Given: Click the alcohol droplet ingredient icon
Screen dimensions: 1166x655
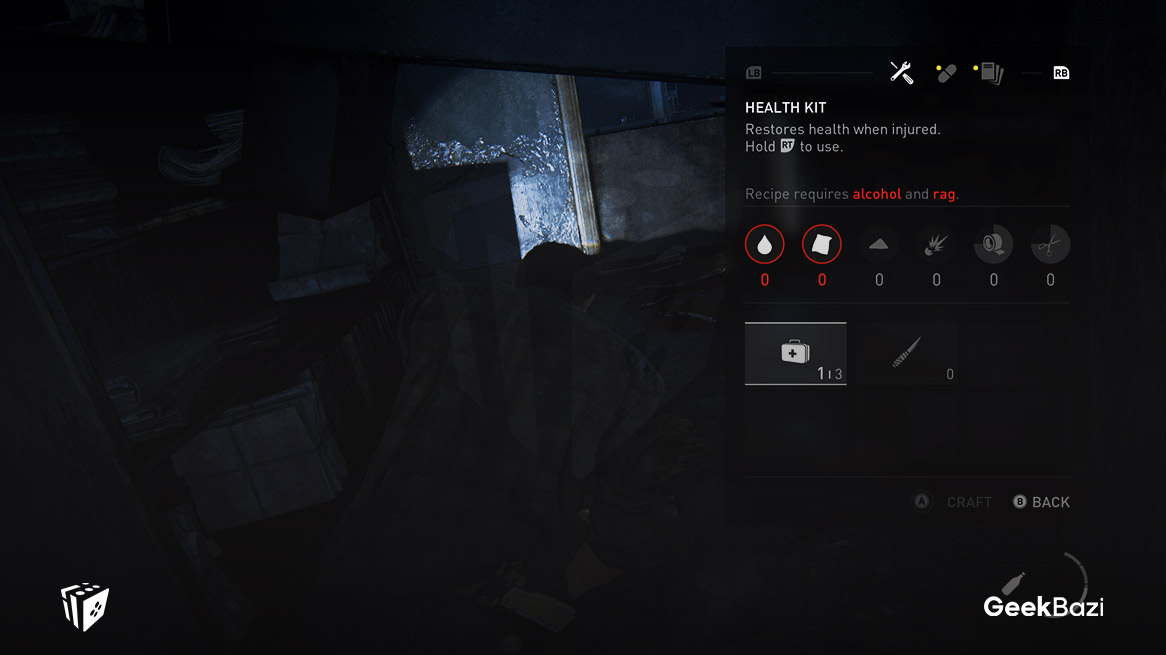Looking at the screenshot, I should 765,245.
